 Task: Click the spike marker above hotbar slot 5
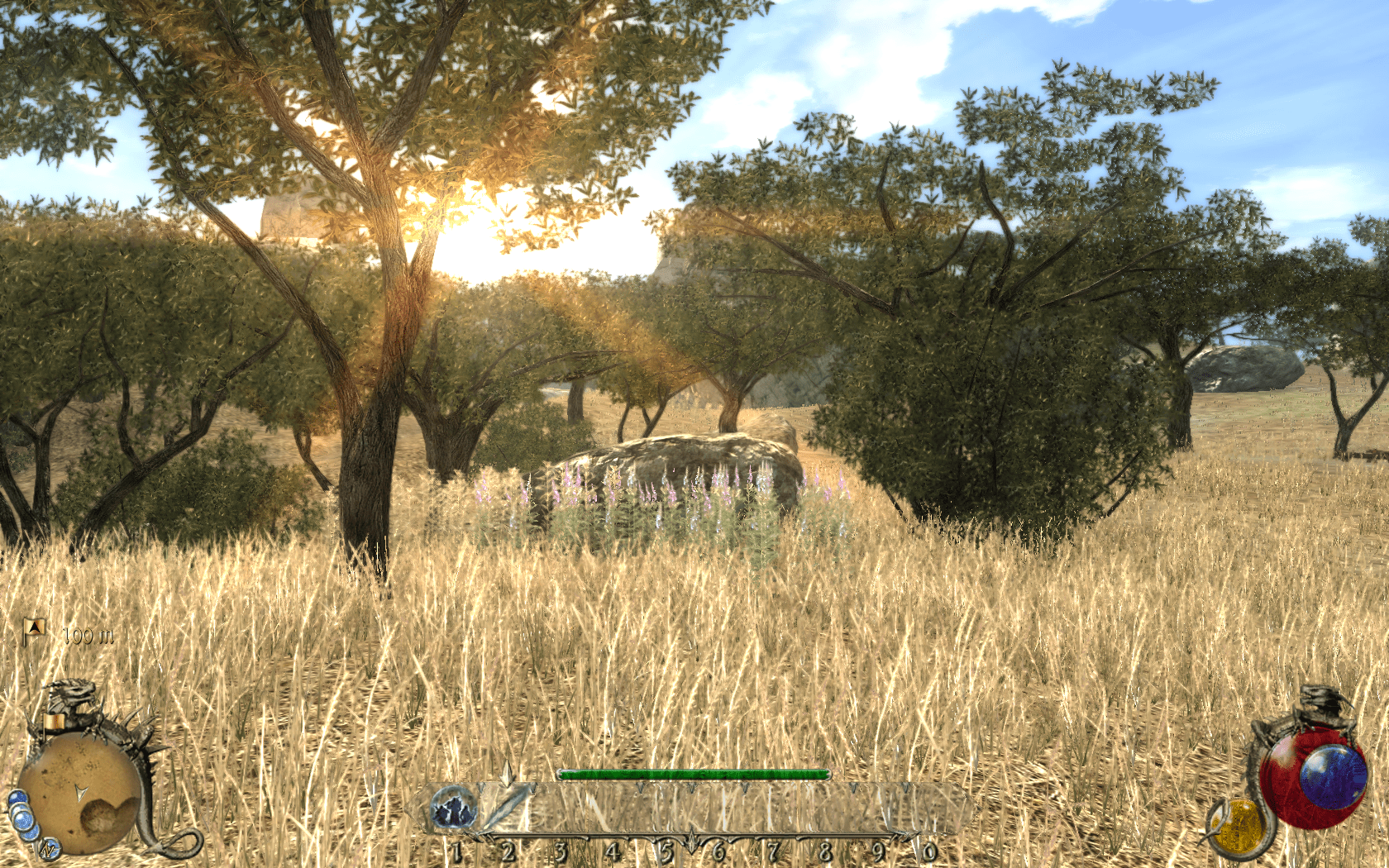(691, 788)
